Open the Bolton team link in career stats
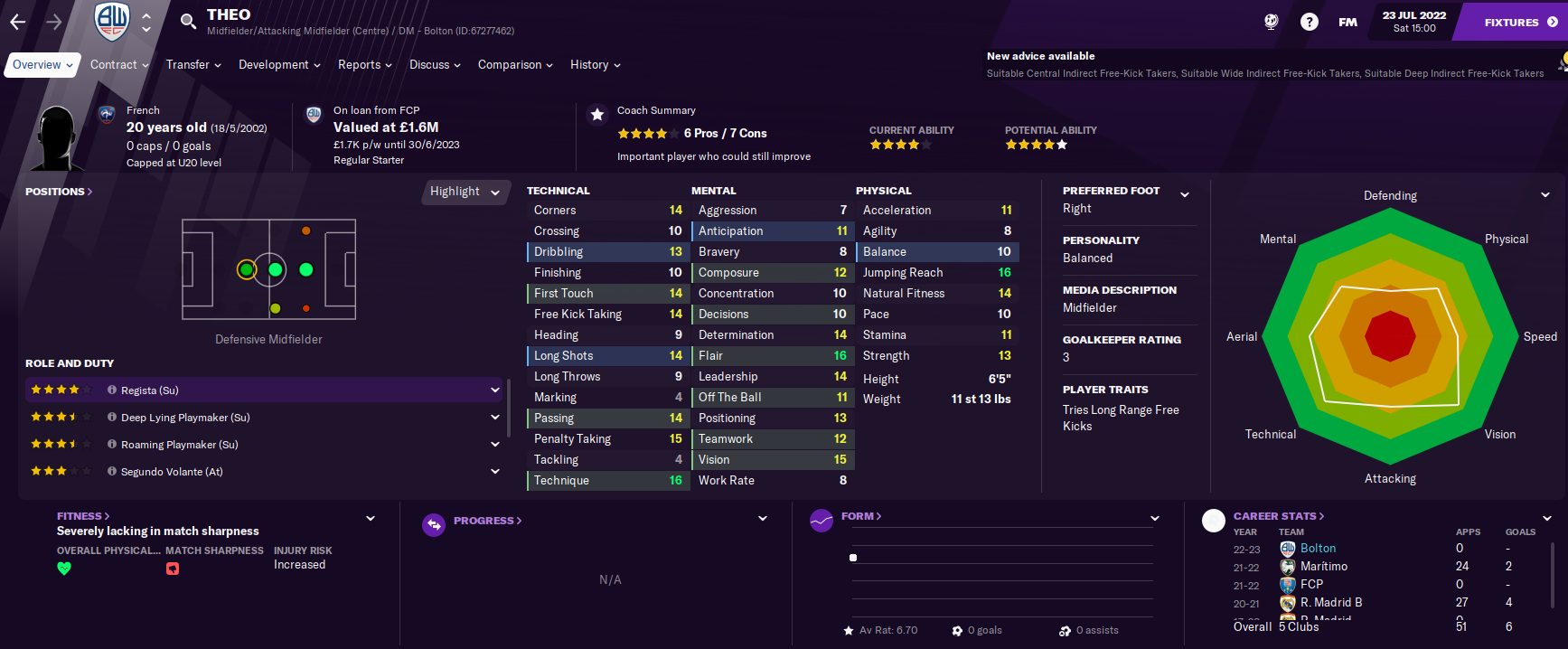This screenshot has width=1568, height=649. [1318, 549]
